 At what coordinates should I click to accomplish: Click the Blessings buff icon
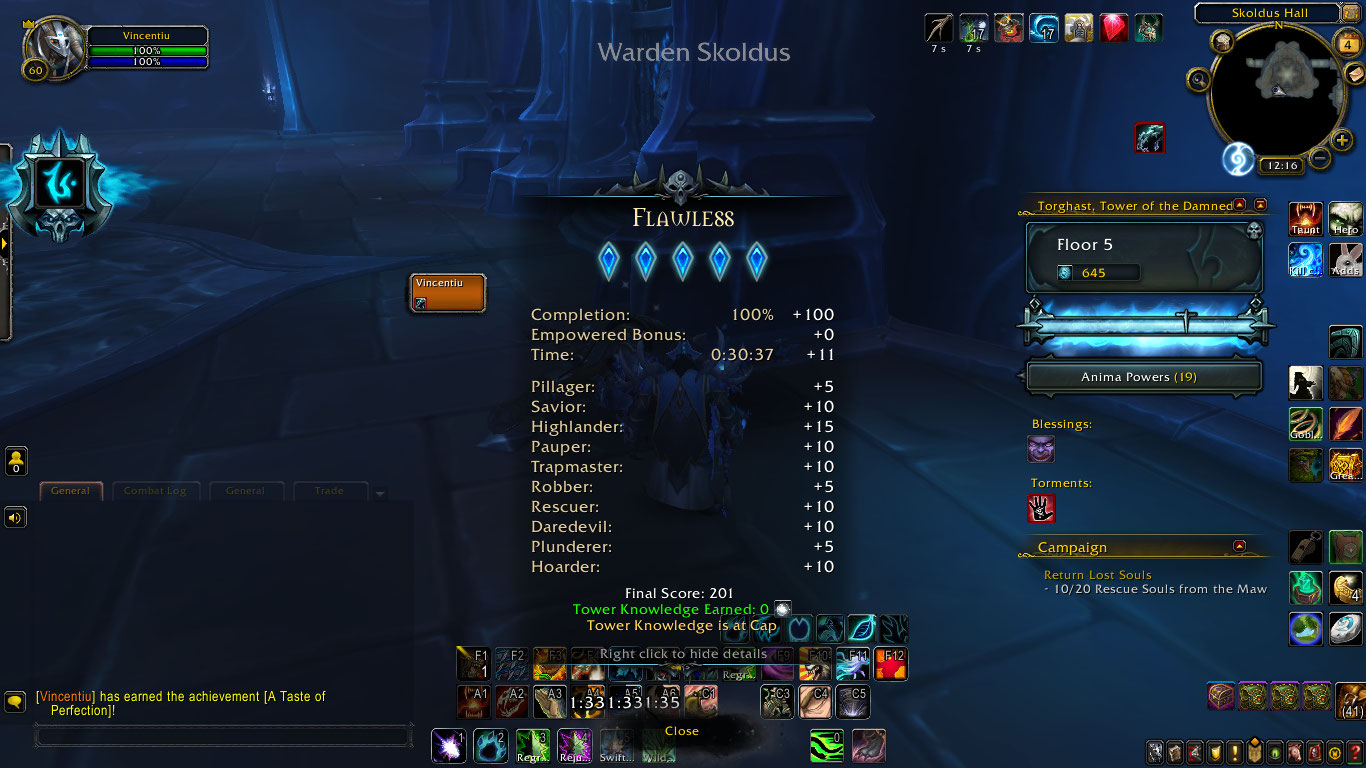1041,449
